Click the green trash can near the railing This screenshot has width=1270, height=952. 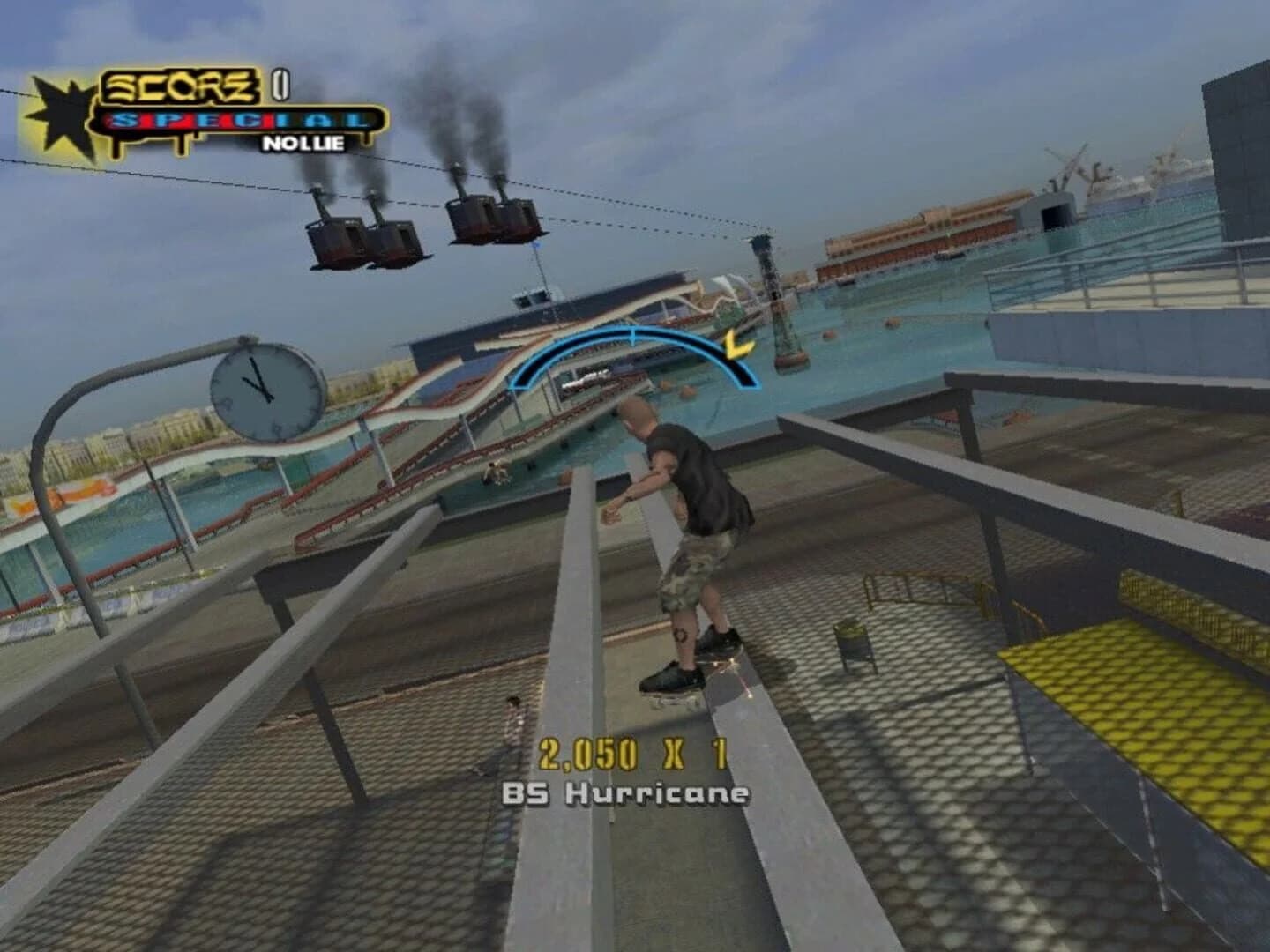pos(851,636)
